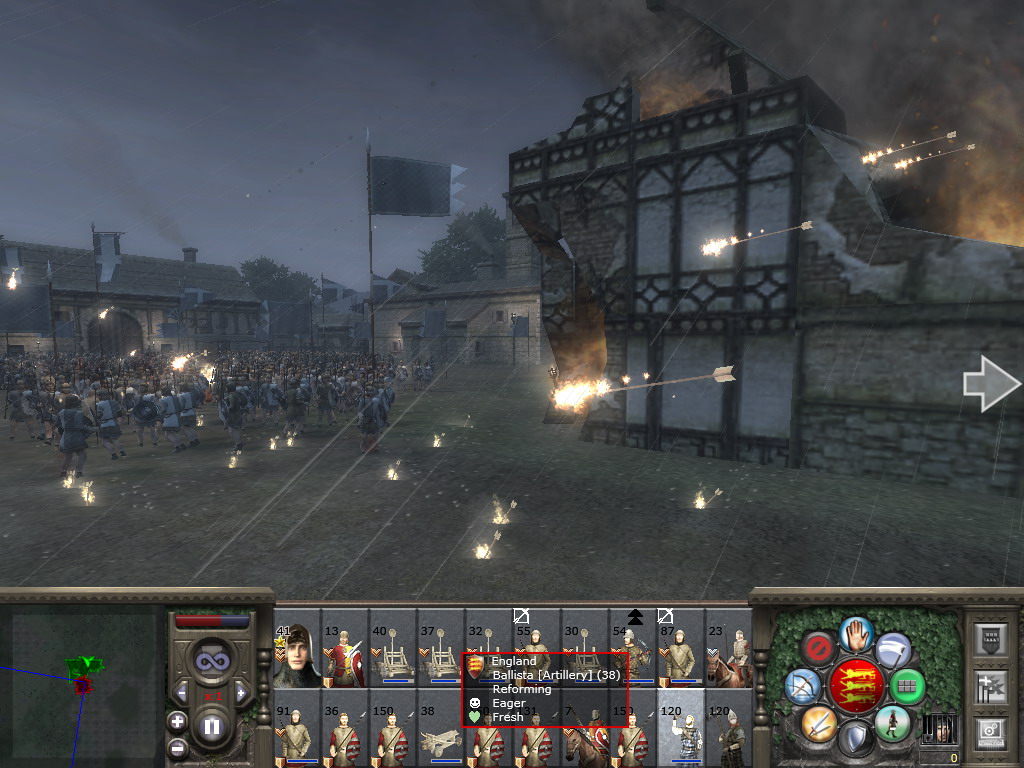
Task: Decrease the battle speed
Action: point(182,692)
